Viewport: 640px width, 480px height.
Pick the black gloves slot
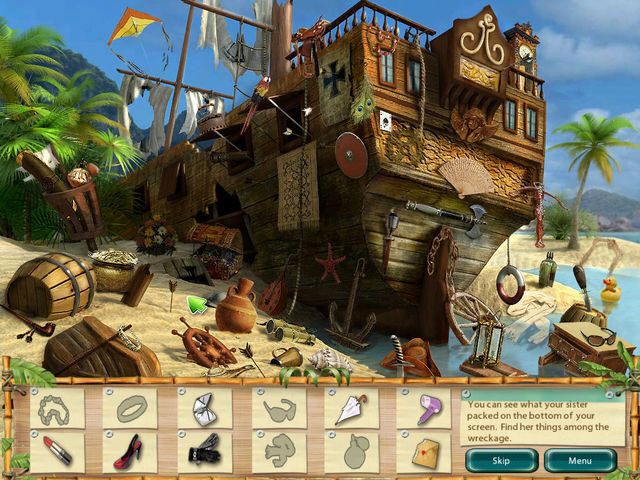point(204,452)
